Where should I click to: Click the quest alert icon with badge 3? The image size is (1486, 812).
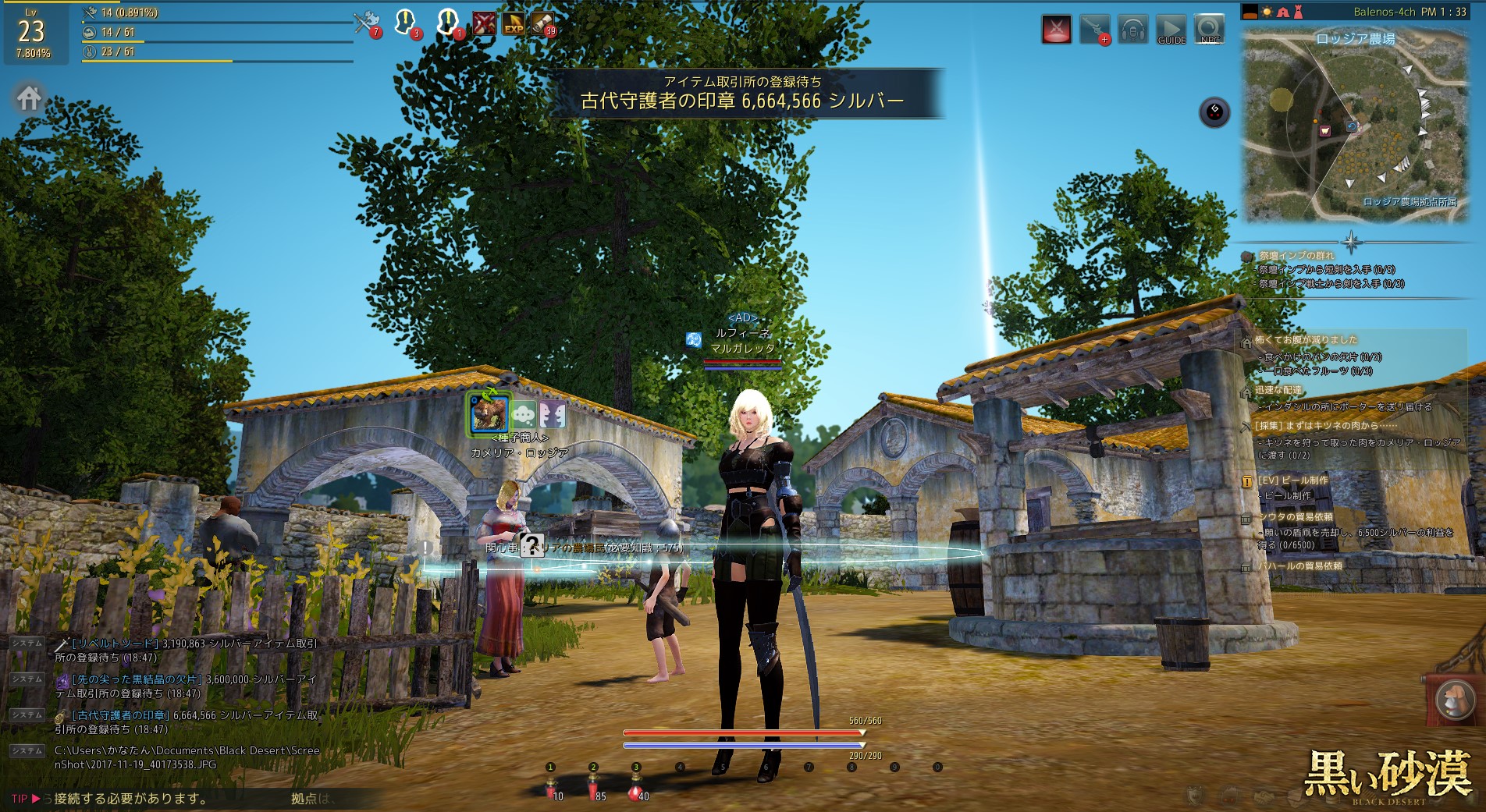[x=406, y=23]
